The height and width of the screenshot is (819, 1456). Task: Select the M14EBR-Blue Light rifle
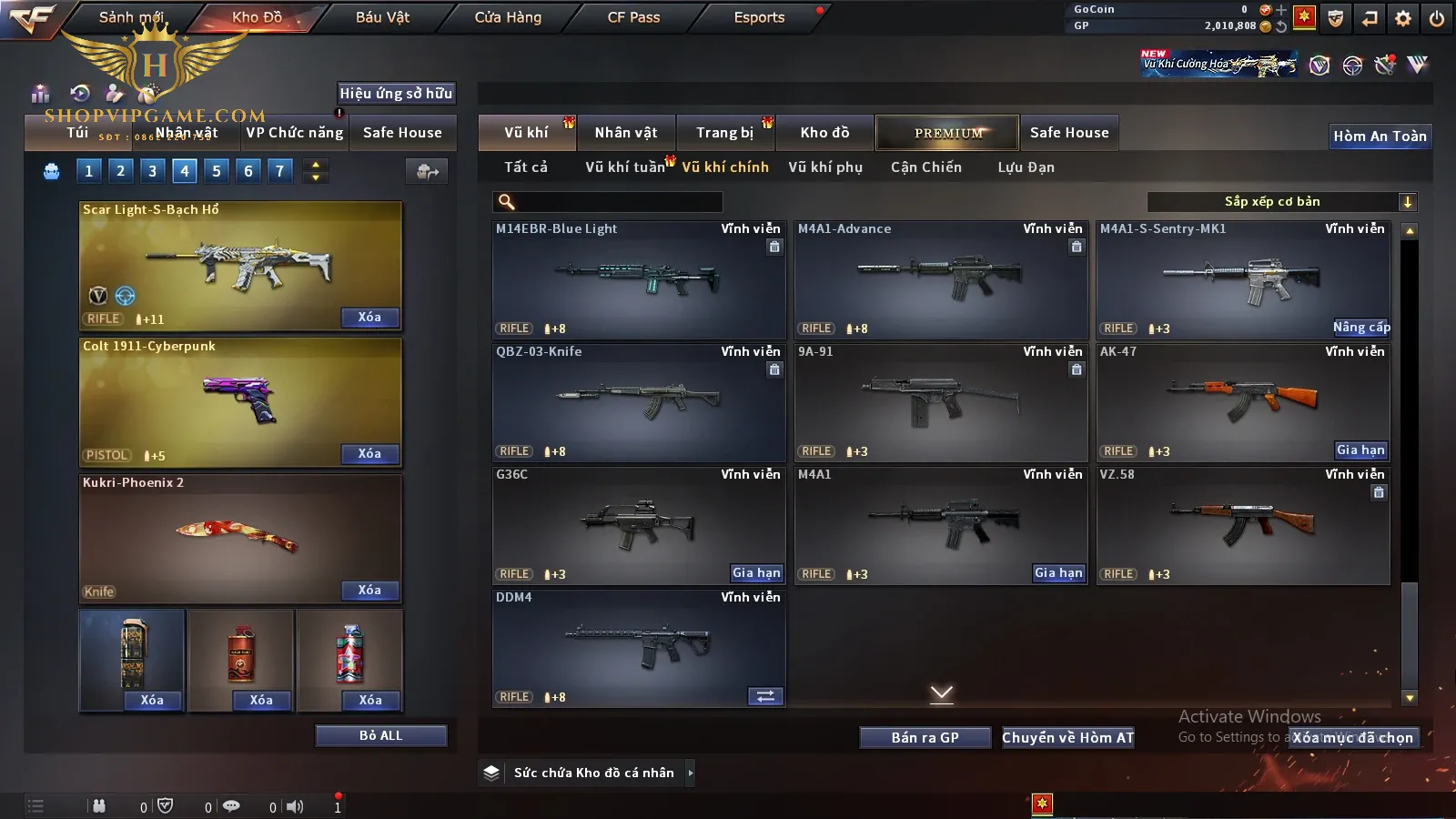(639, 279)
